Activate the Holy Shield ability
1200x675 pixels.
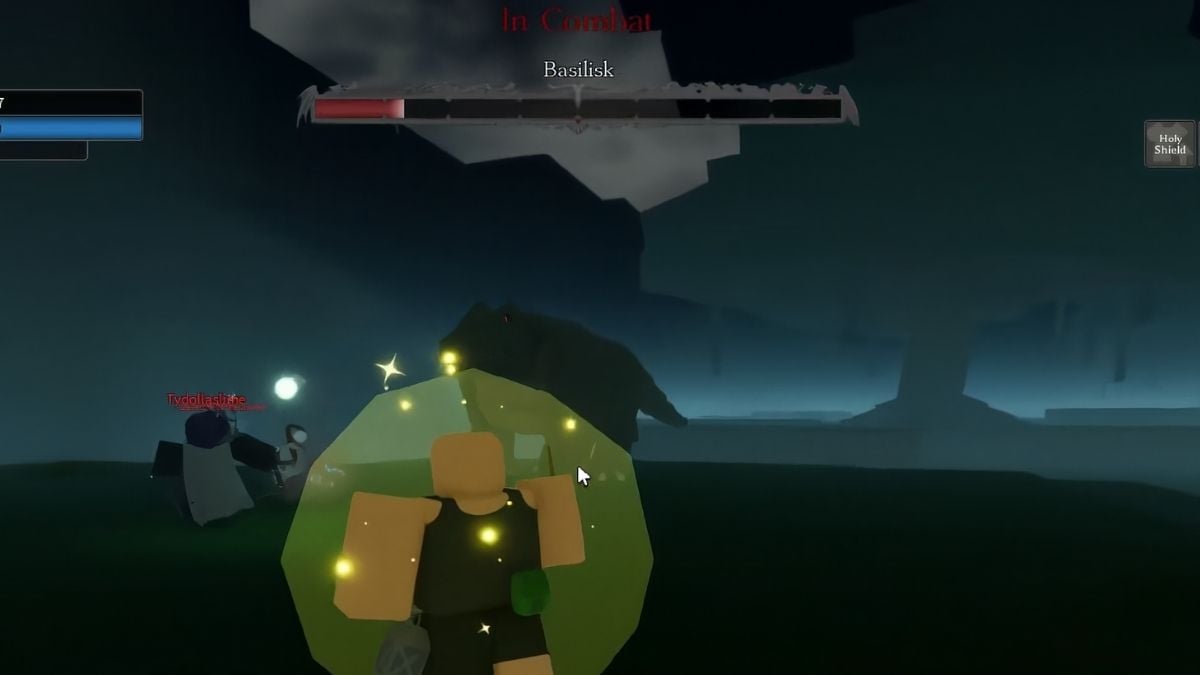click(1170, 144)
